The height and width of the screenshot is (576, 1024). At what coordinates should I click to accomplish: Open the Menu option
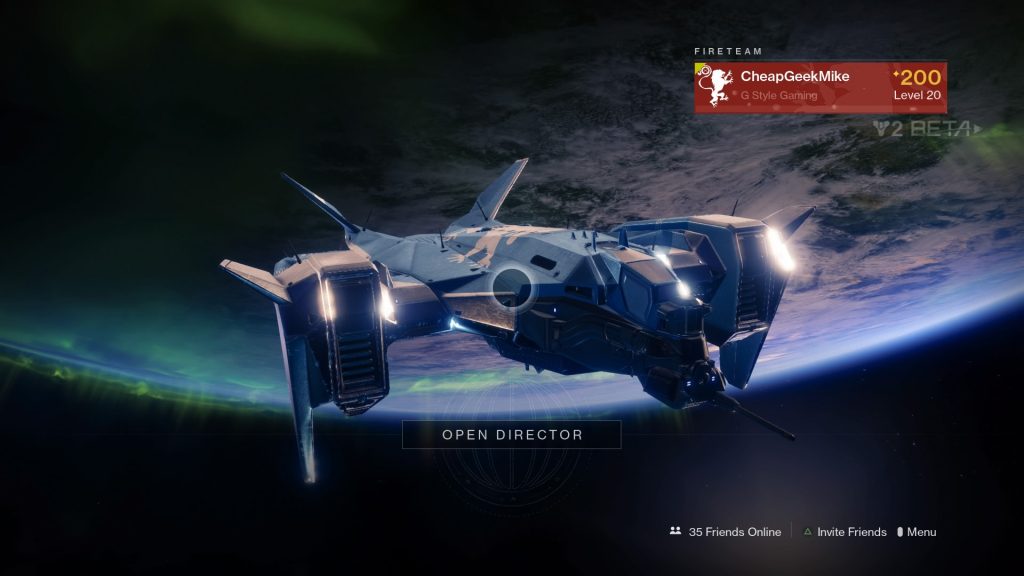(917, 532)
